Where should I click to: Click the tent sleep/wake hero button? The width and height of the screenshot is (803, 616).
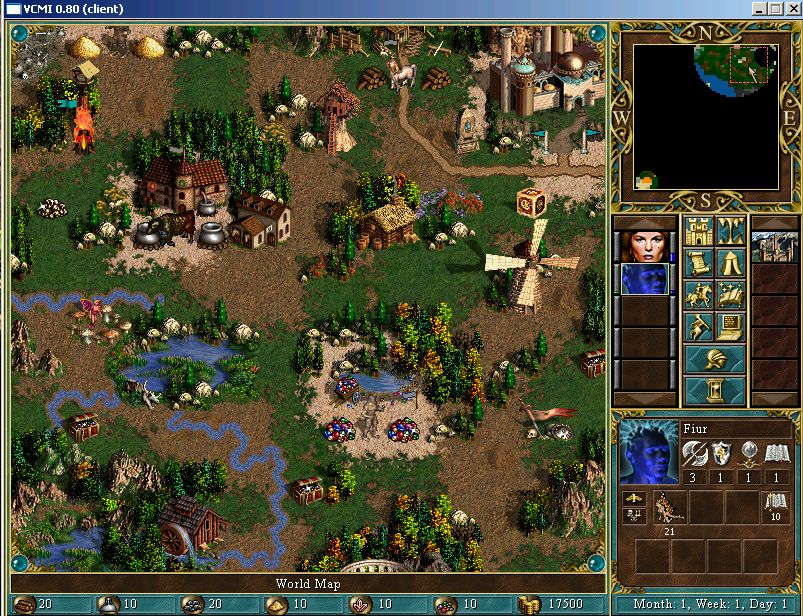731,264
